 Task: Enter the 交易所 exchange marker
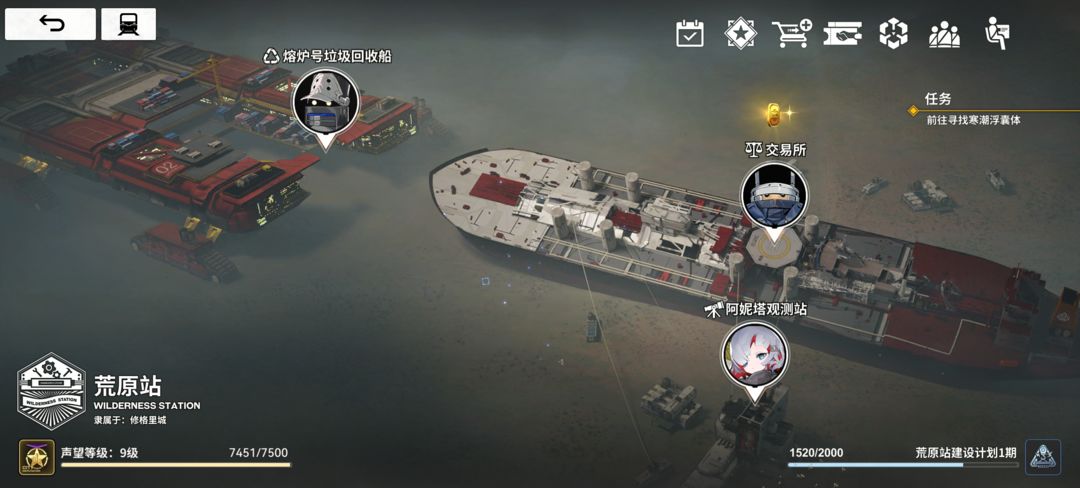pyautogui.click(x=774, y=196)
